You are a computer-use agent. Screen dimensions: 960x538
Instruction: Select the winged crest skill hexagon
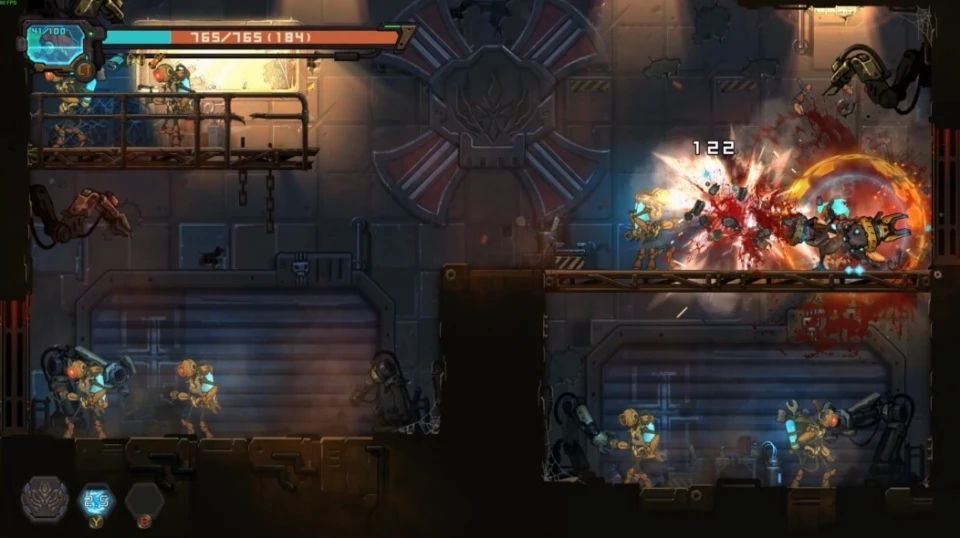45,498
